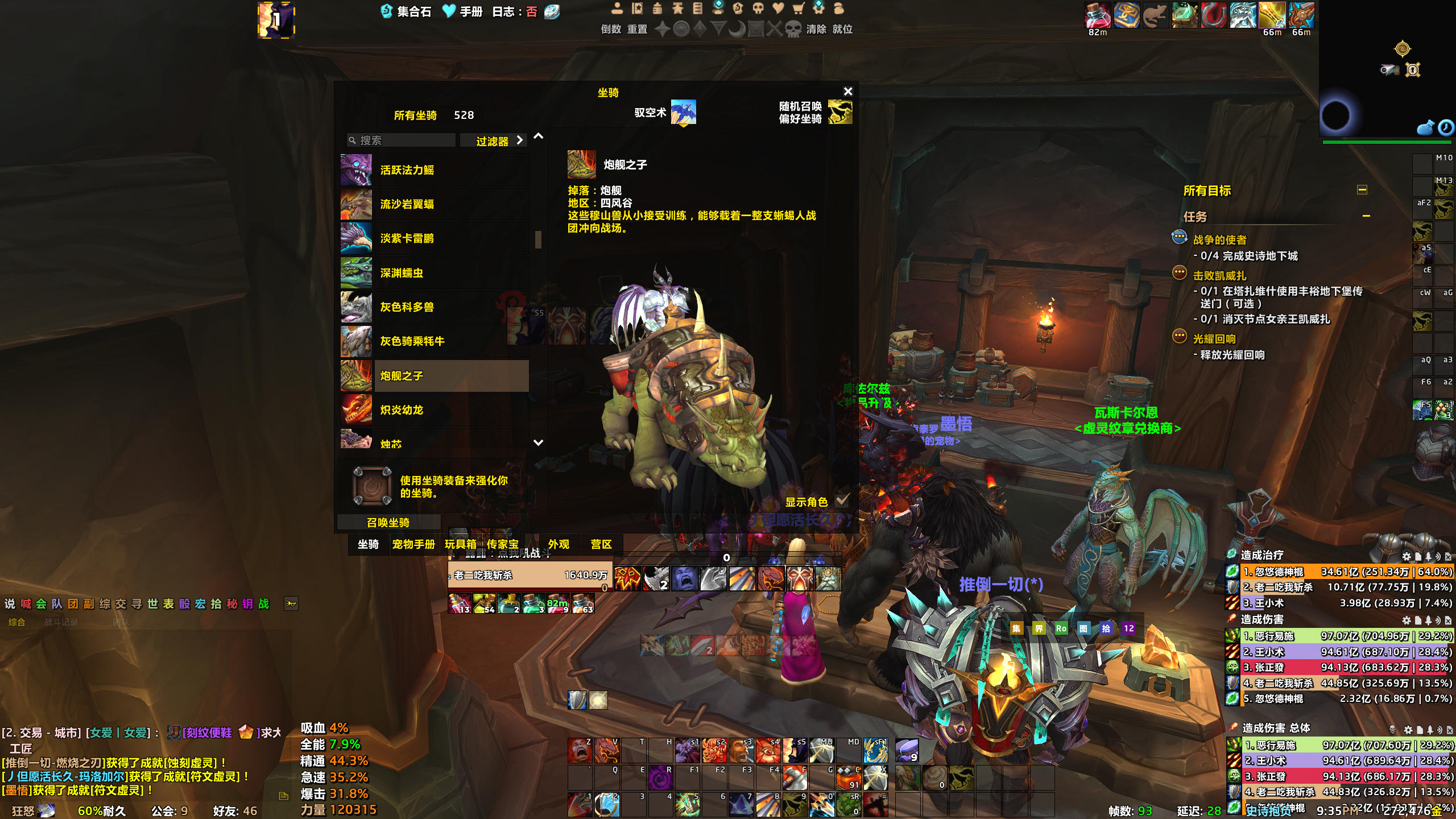Activate the 驭空术 skyriding icon
Viewport: 1456px width, 819px height.
pos(683,112)
